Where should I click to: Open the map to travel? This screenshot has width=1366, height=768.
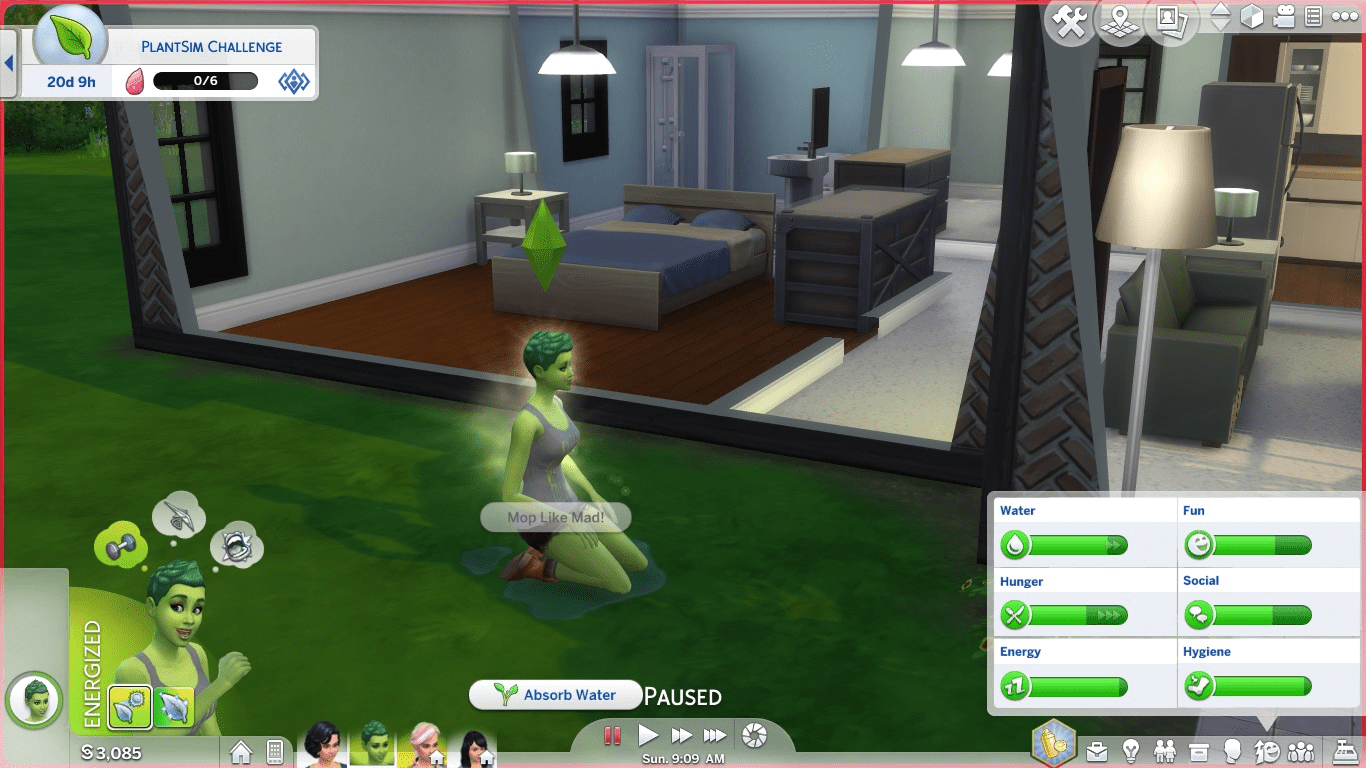pos(1119,19)
